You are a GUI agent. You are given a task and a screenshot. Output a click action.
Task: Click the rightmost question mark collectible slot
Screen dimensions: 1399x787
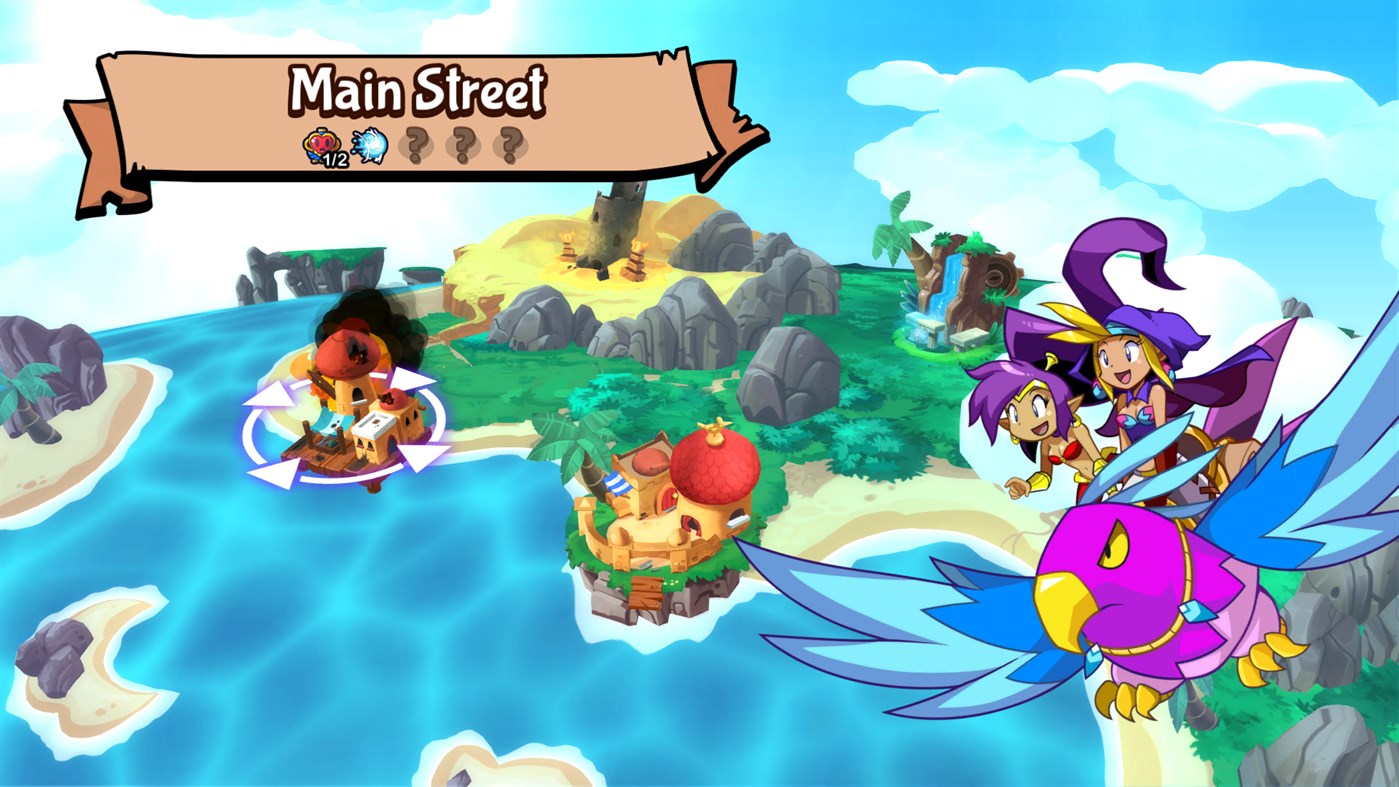[x=509, y=146]
